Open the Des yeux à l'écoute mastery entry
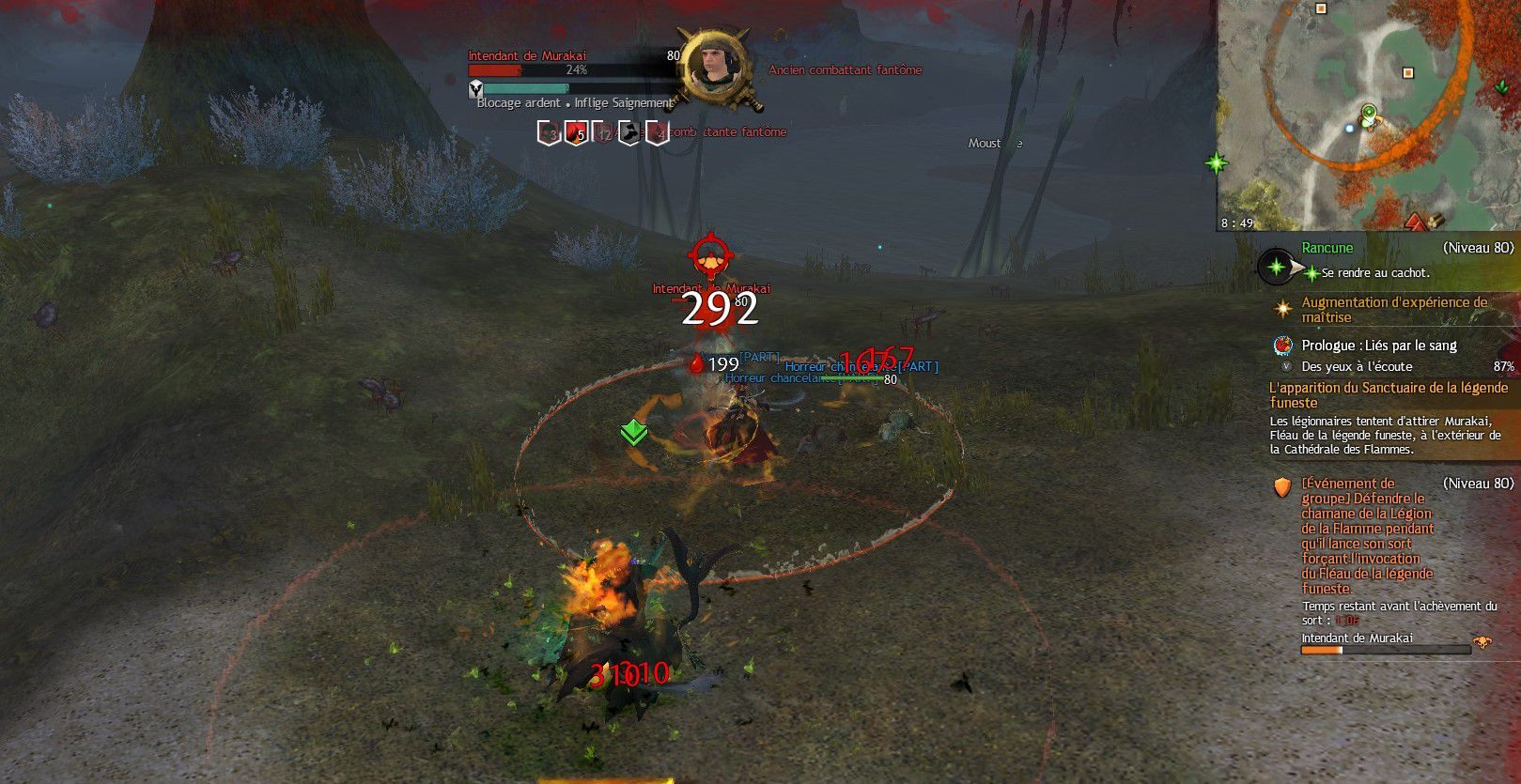This screenshot has height=784, width=1521. click(x=1357, y=366)
